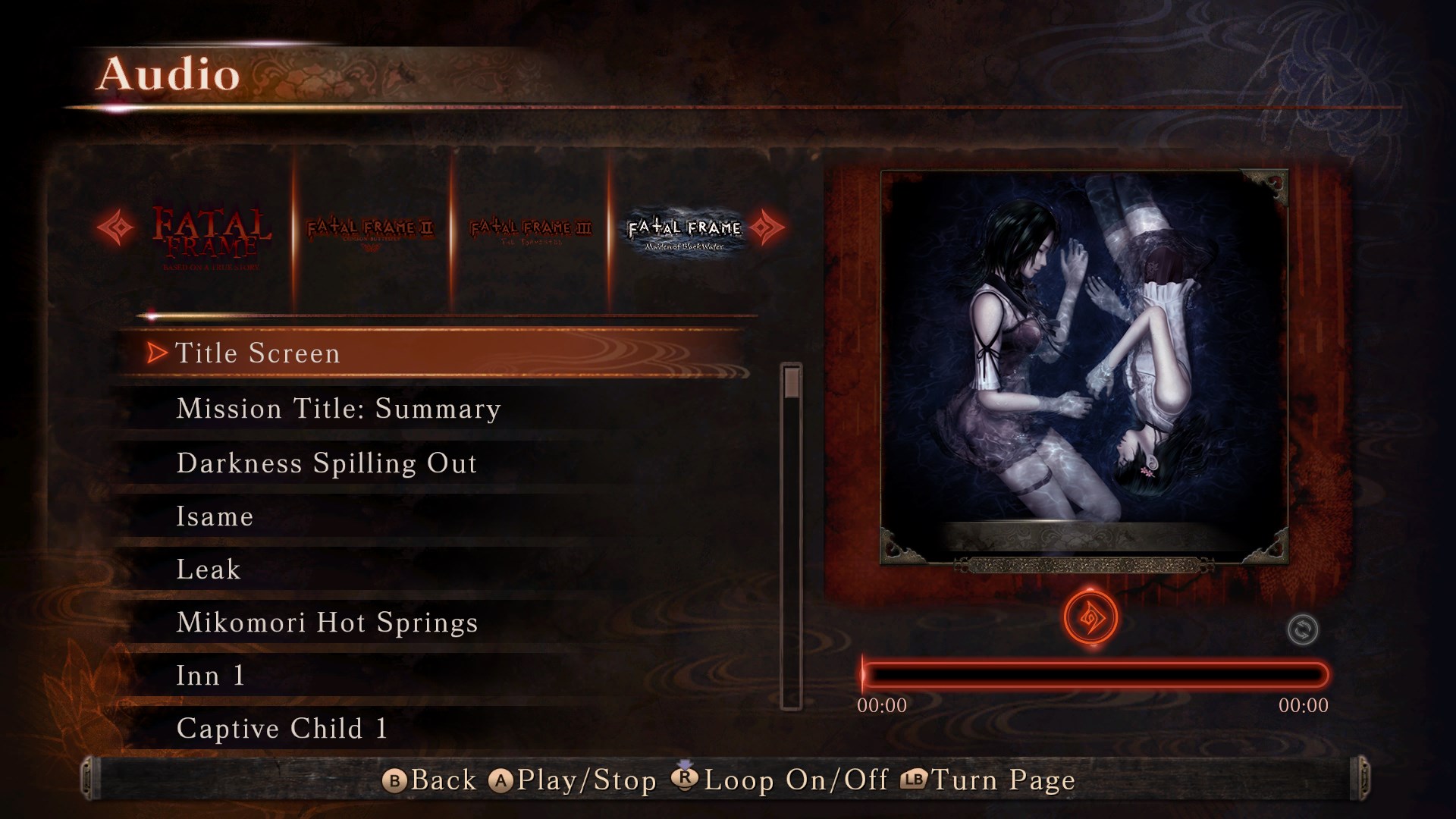Select the Darkness Spilling Out track

(x=326, y=463)
